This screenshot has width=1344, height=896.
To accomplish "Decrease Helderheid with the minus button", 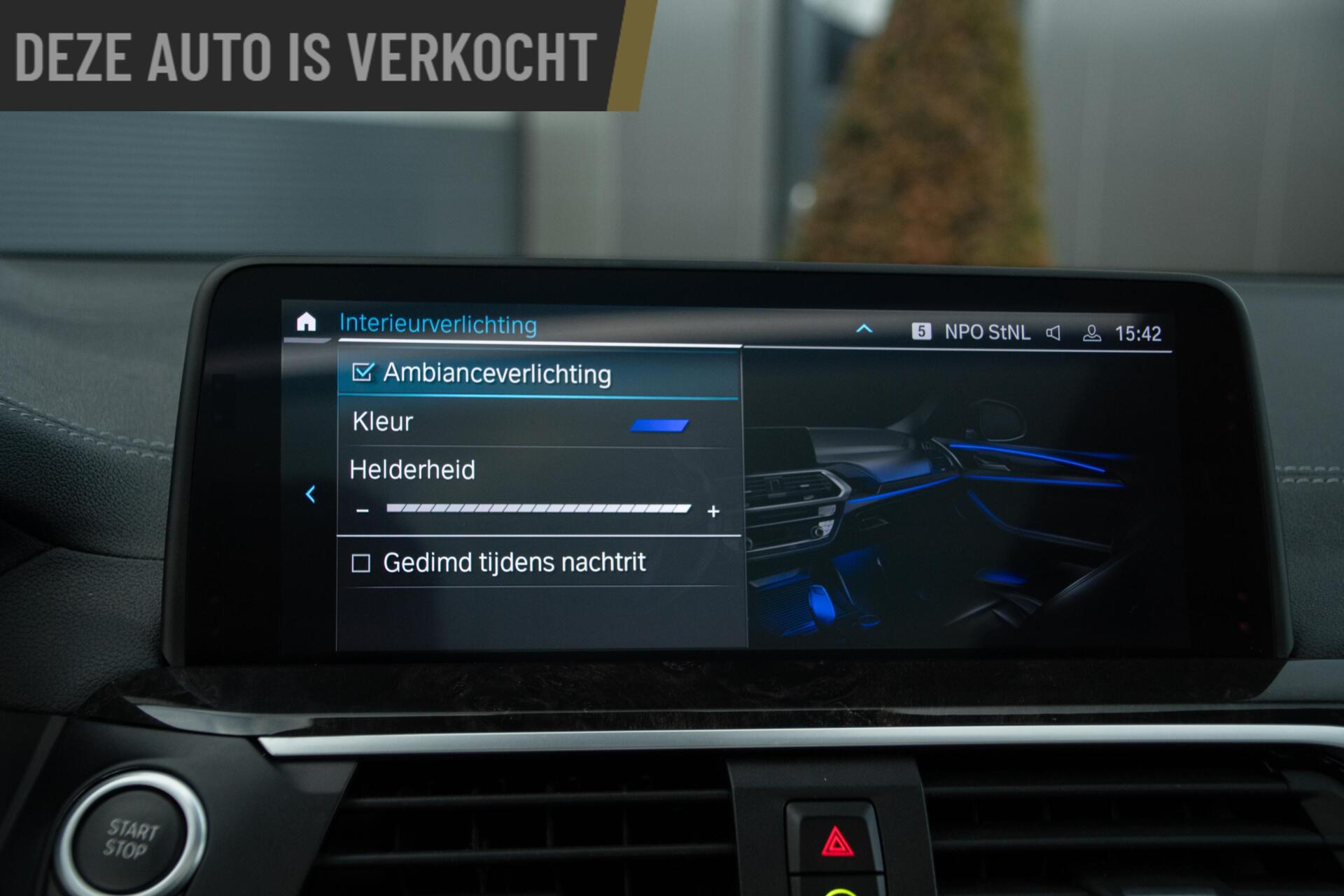I will [362, 511].
